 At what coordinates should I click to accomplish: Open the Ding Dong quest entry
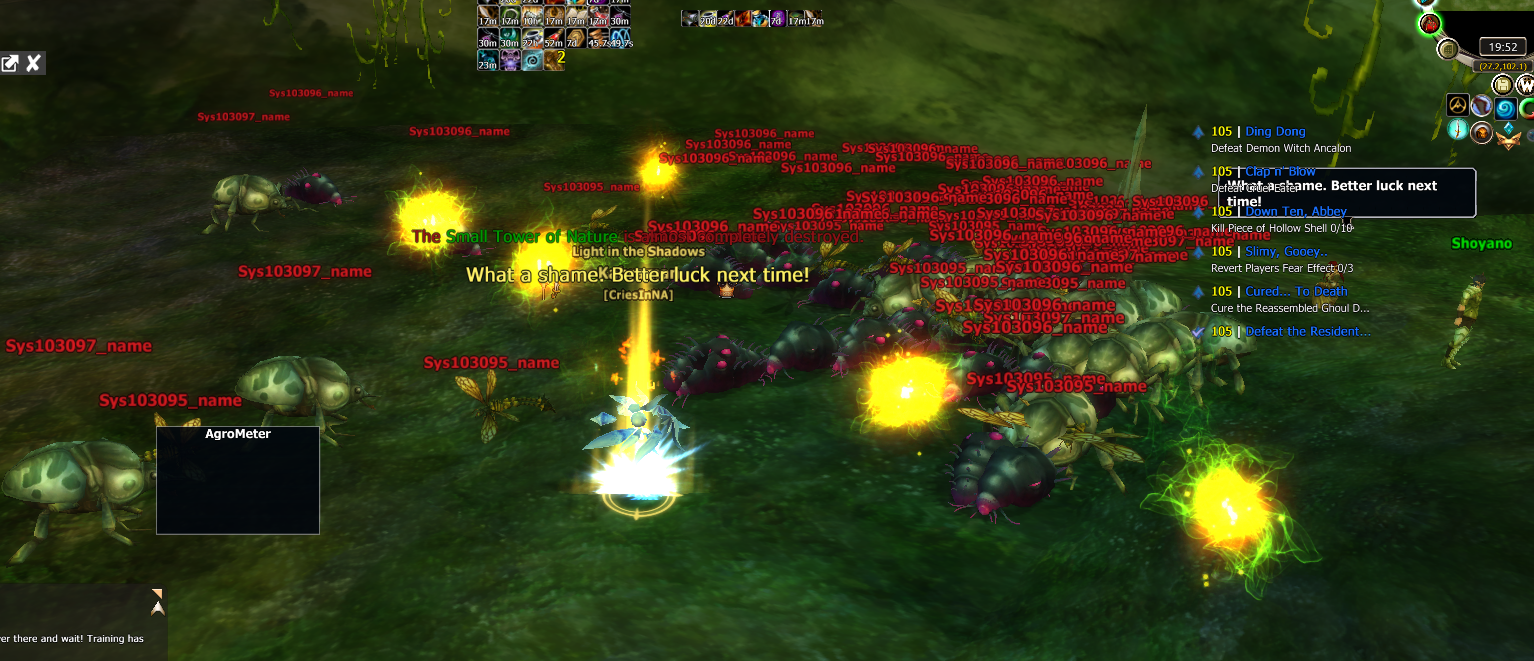tap(1275, 132)
